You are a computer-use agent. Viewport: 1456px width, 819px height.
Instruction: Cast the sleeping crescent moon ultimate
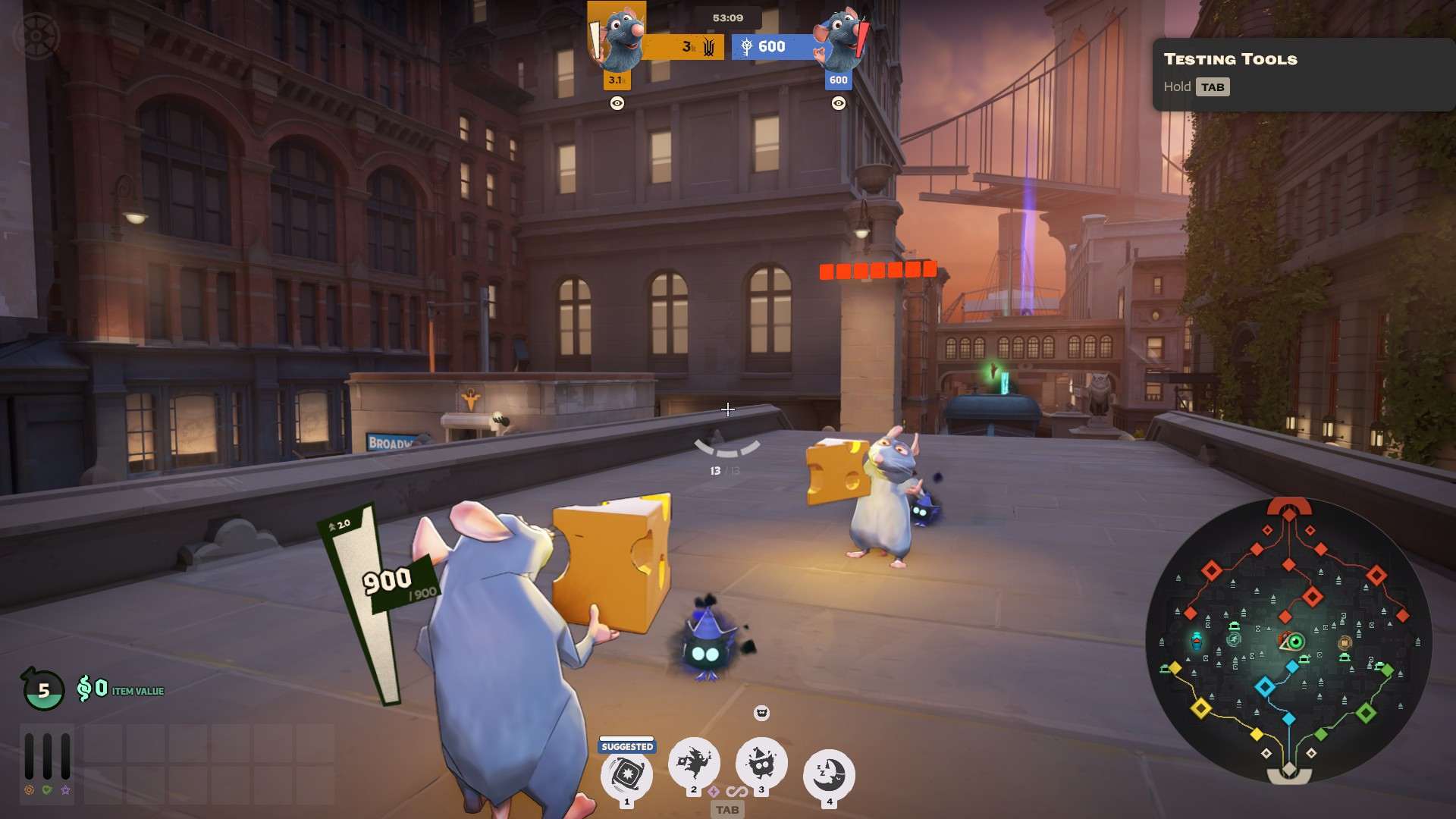coord(829,774)
